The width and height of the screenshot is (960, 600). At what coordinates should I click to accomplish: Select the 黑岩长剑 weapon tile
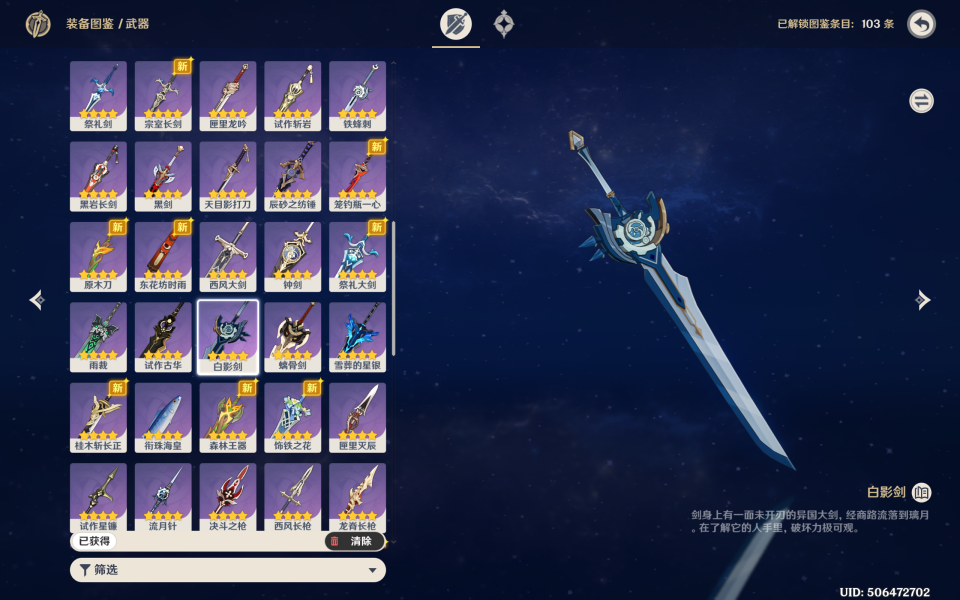coord(98,176)
